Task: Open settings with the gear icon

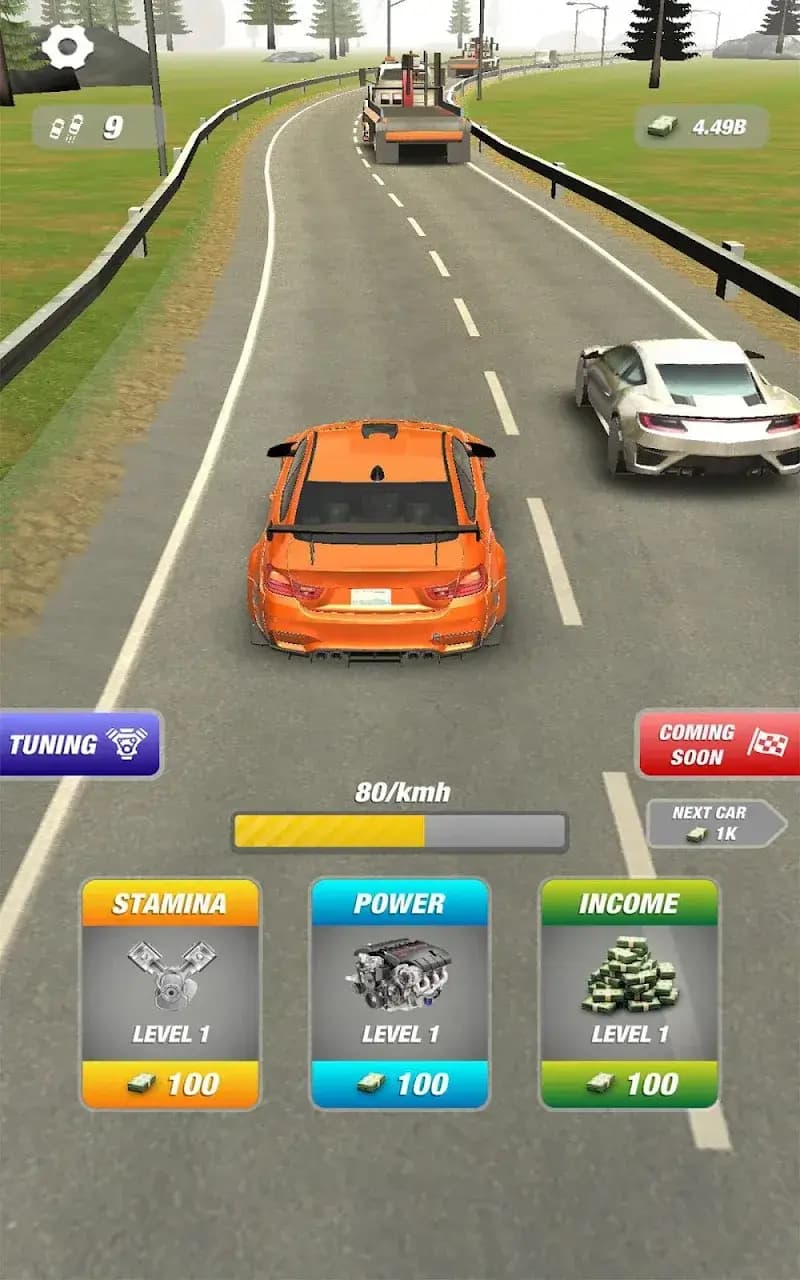Action: pyautogui.click(x=67, y=47)
